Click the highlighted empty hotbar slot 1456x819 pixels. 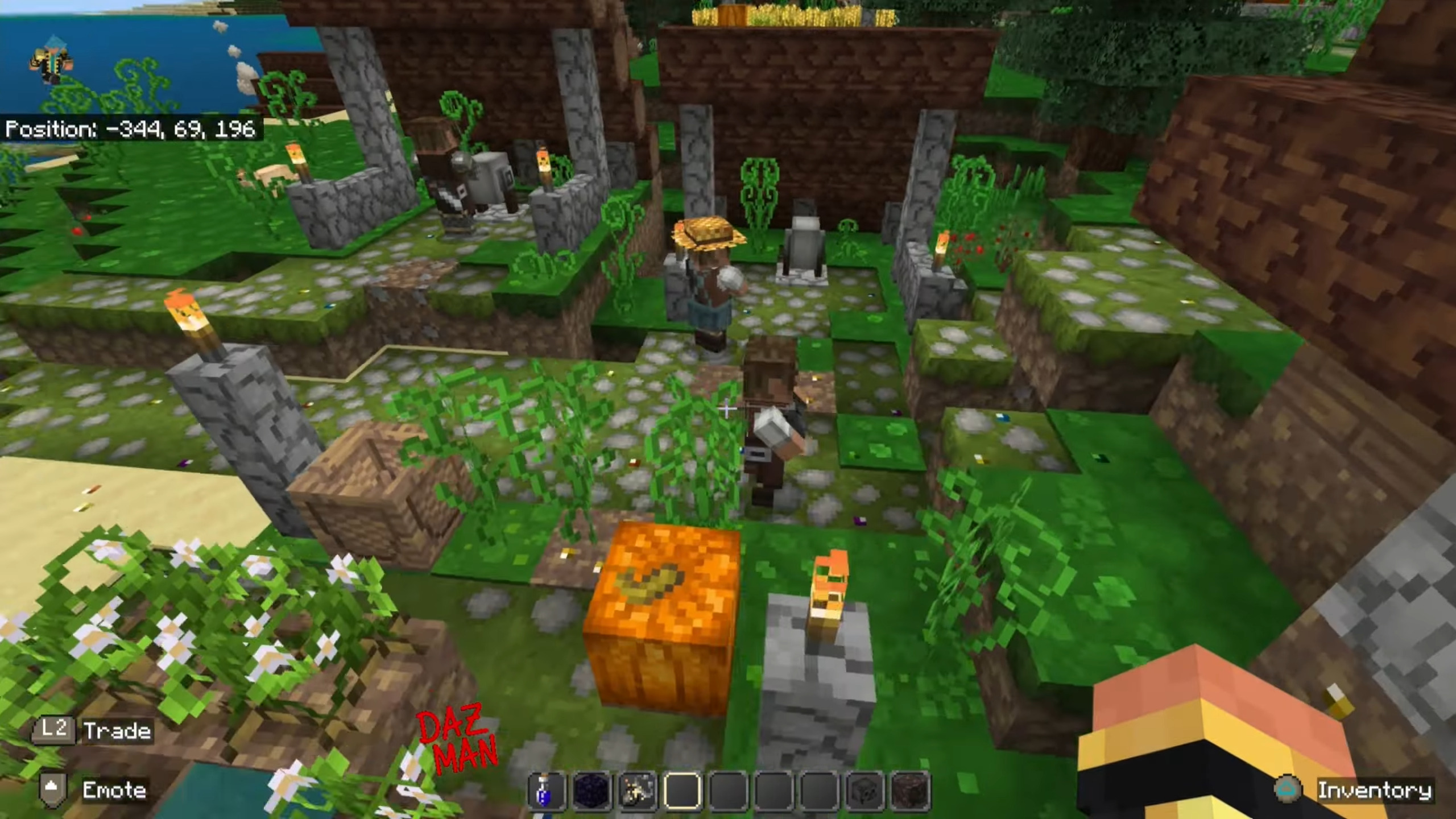coord(682,791)
